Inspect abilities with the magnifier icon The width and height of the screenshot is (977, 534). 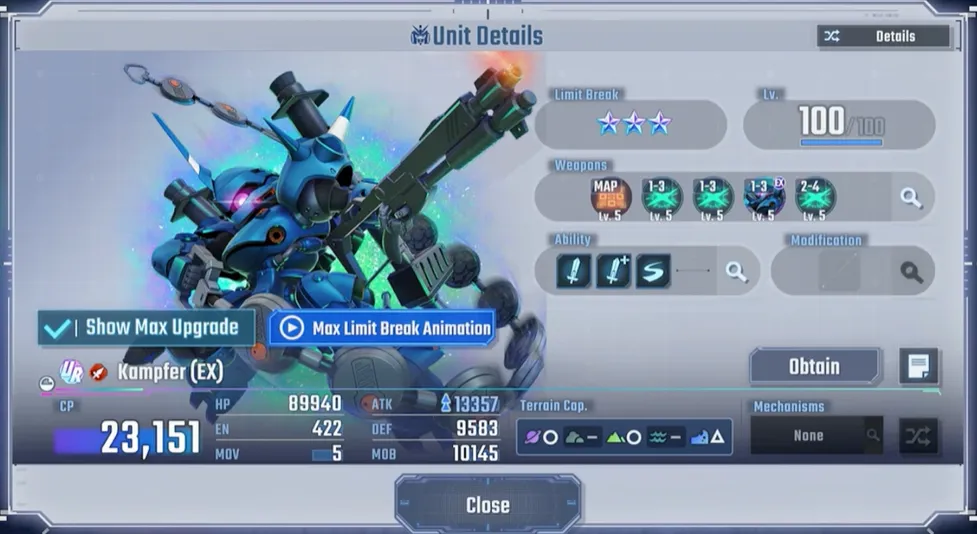(x=737, y=271)
